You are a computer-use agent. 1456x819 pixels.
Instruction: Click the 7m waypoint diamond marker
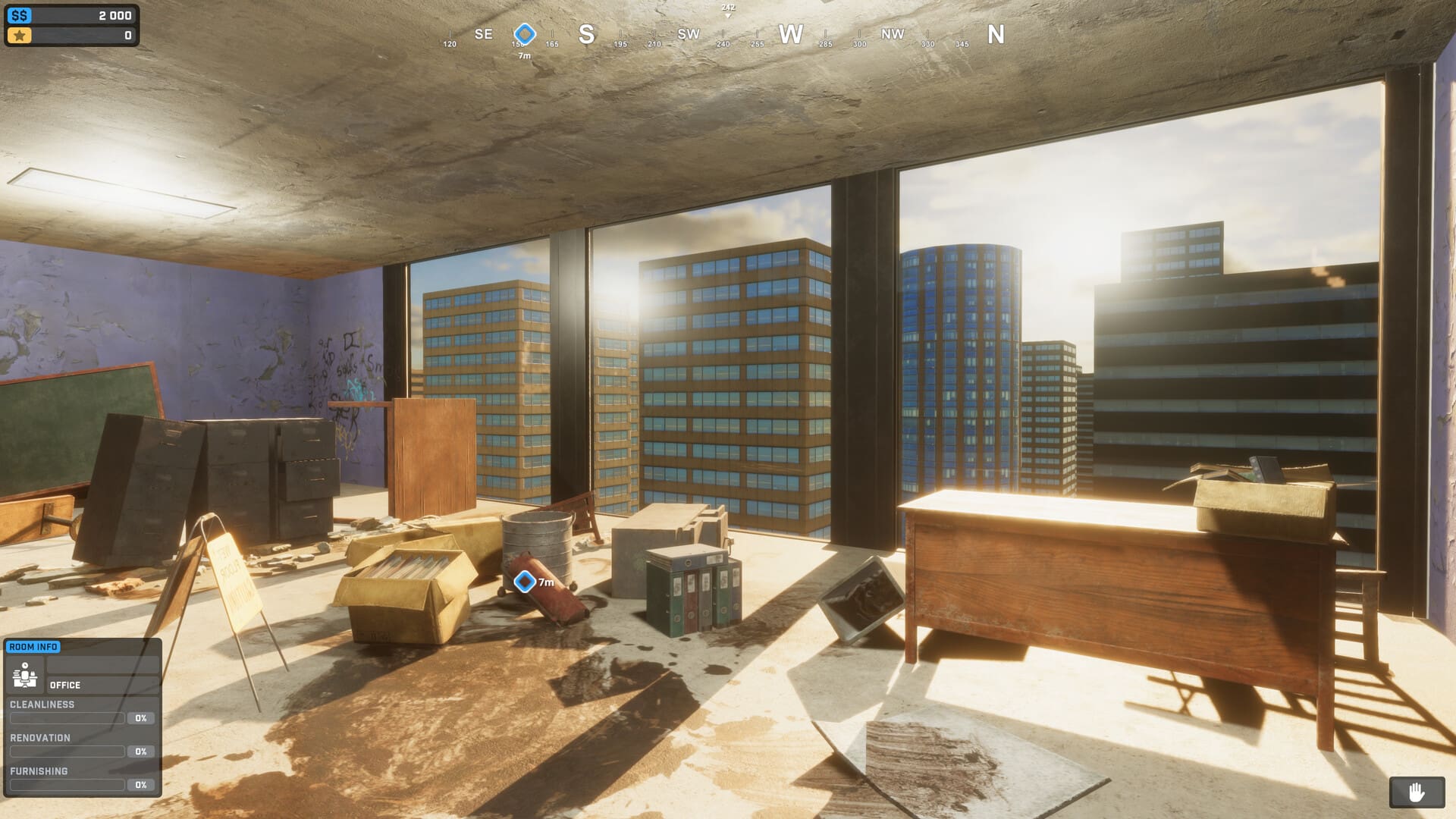(525, 582)
